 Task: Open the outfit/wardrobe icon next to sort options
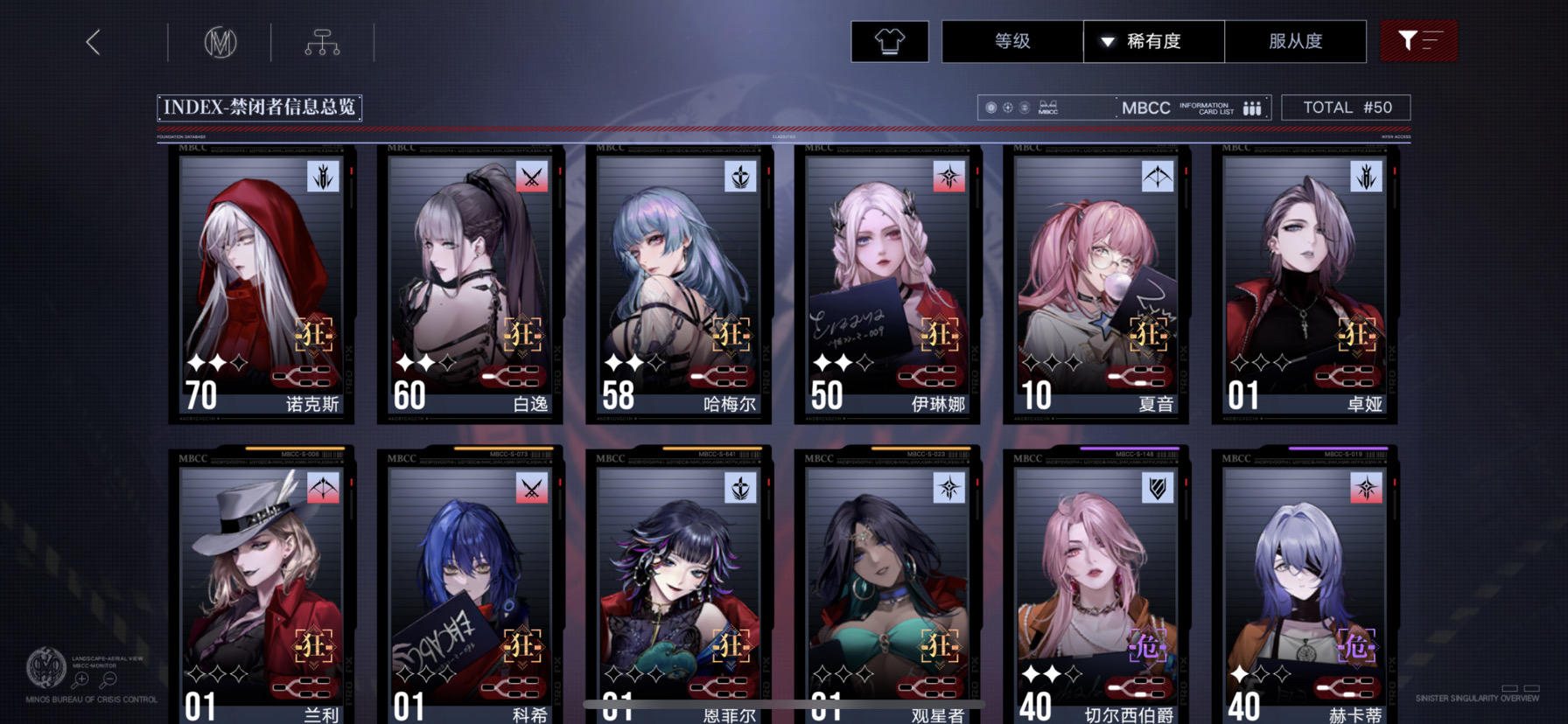(889, 40)
